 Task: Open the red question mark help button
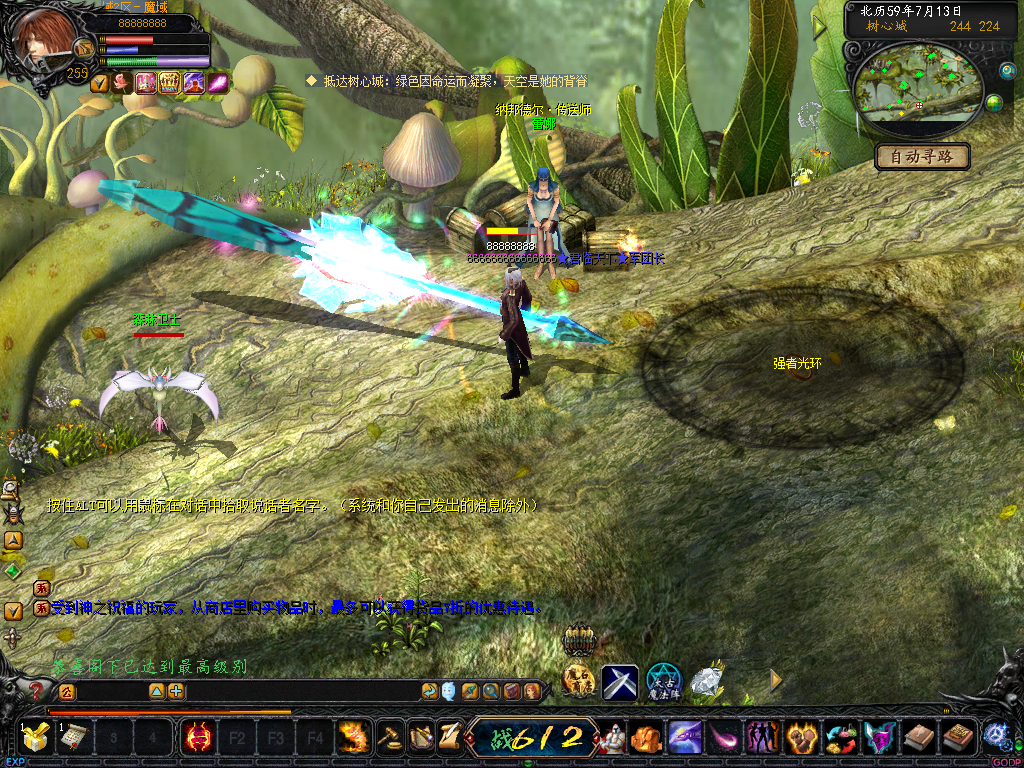click(38, 690)
